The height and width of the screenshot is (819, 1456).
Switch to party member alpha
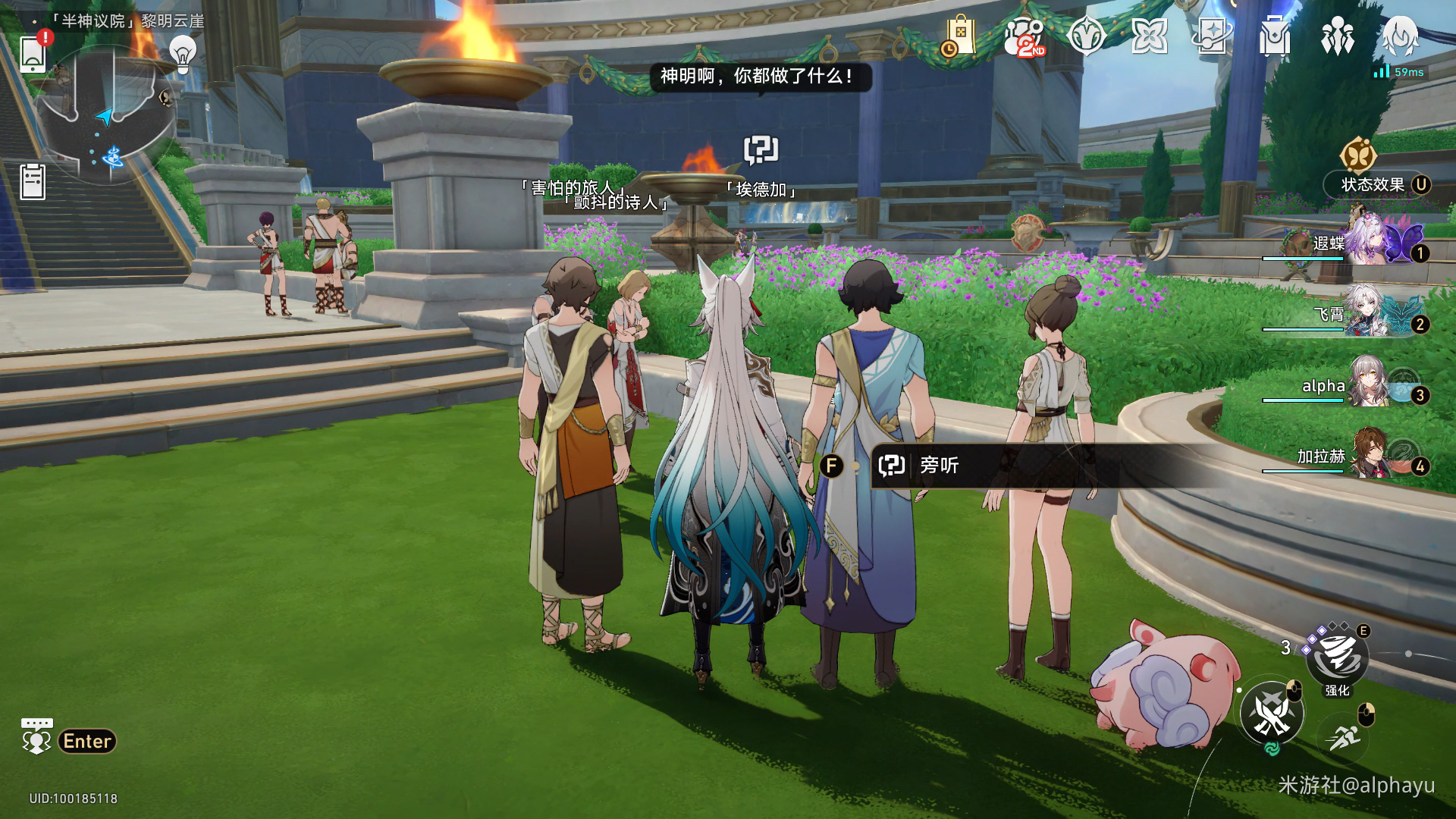pos(1365,384)
